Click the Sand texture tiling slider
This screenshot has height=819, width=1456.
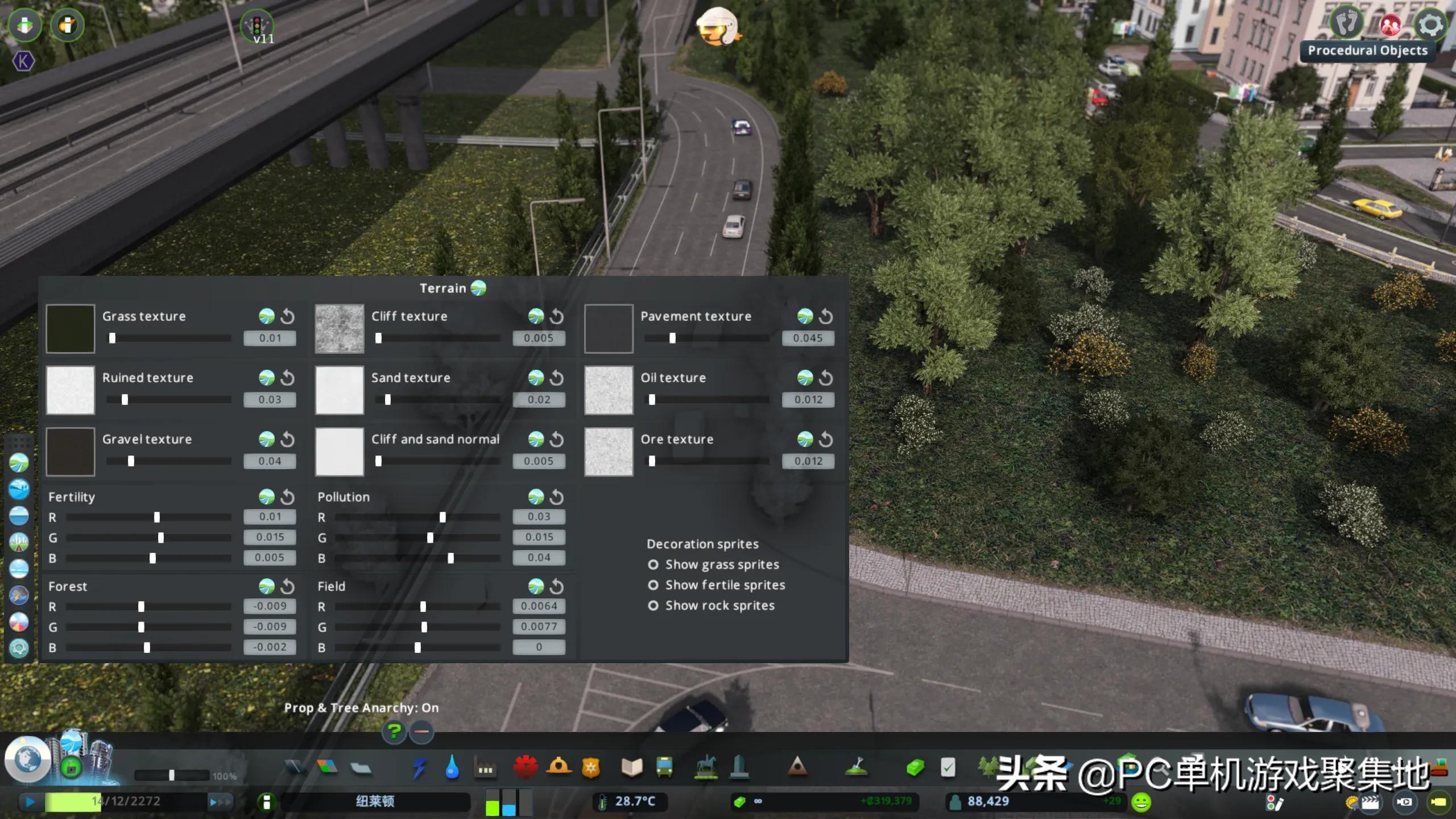437,400
